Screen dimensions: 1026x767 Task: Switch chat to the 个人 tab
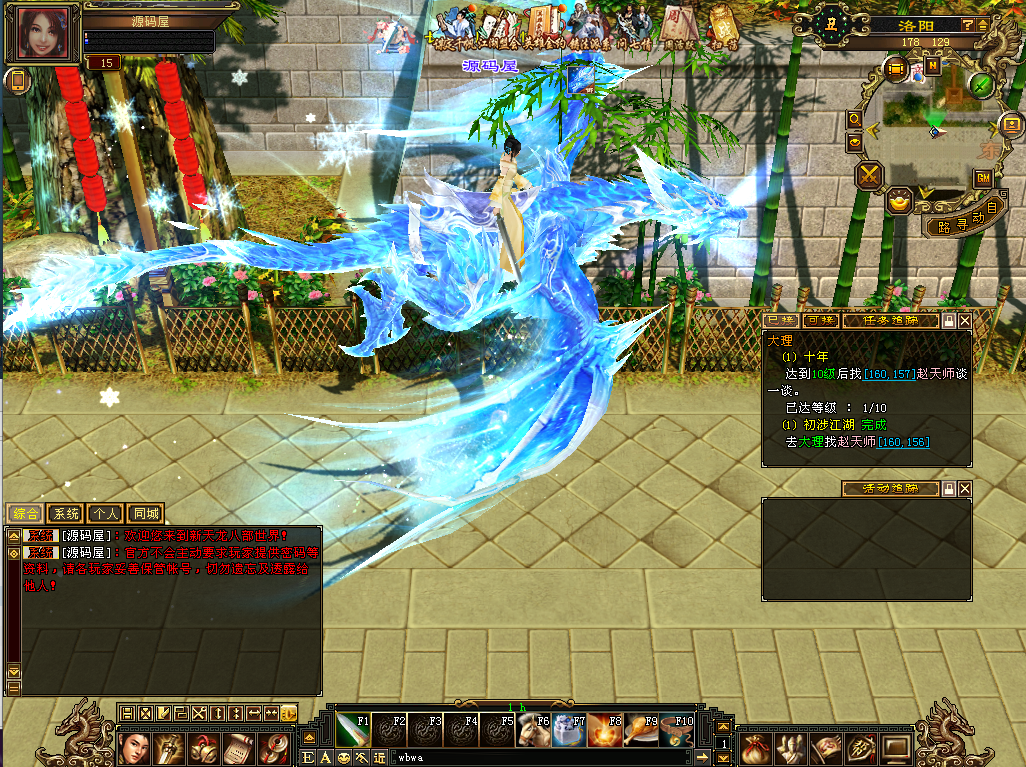coord(105,514)
